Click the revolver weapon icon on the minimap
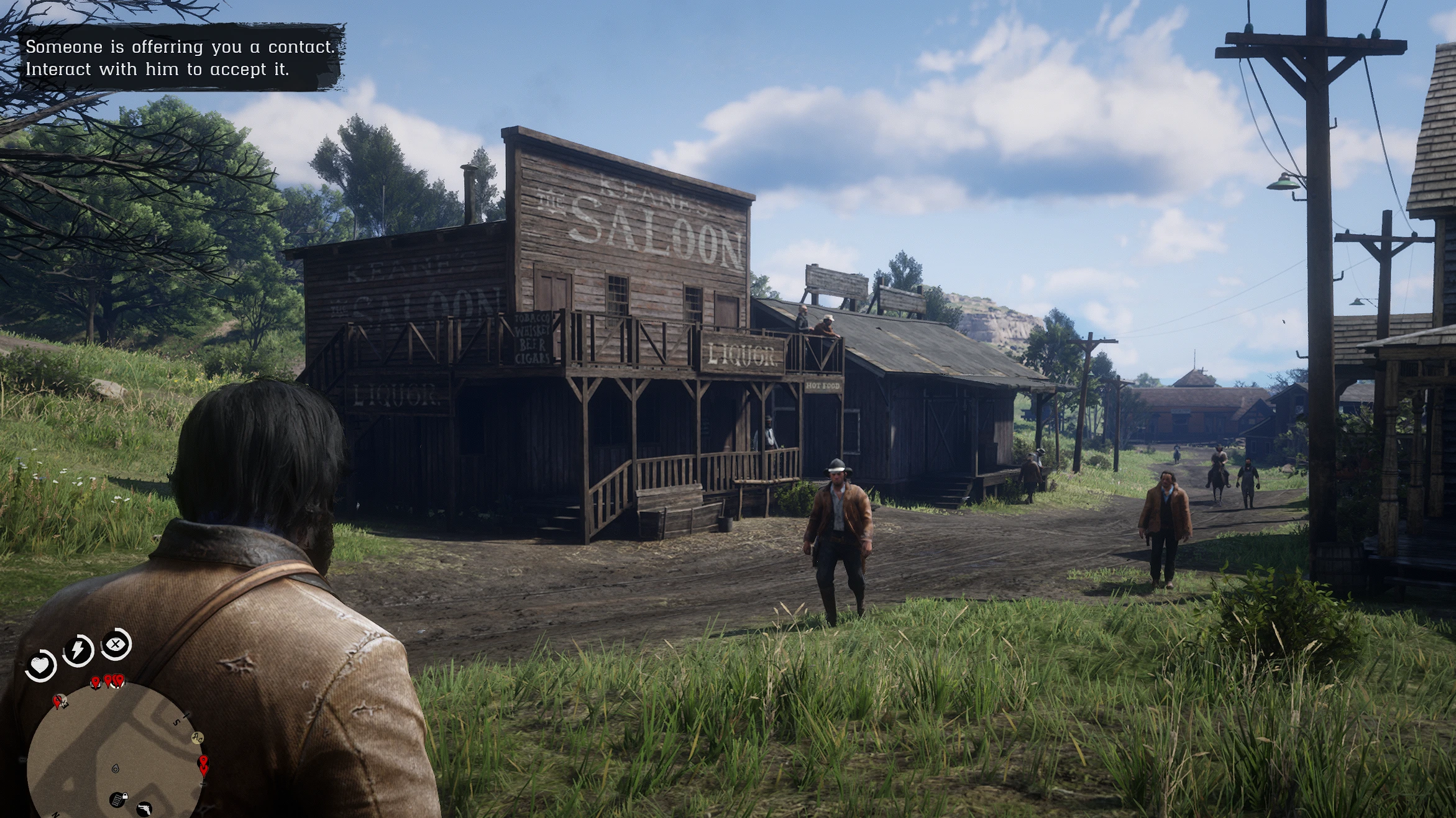The image size is (1456, 818). coord(145,809)
